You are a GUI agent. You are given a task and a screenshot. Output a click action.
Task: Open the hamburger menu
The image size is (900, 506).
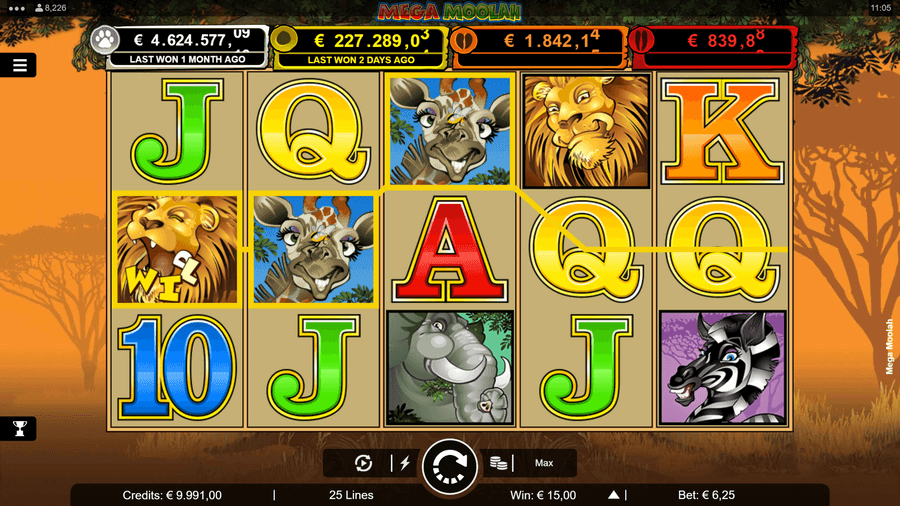click(19, 65)
